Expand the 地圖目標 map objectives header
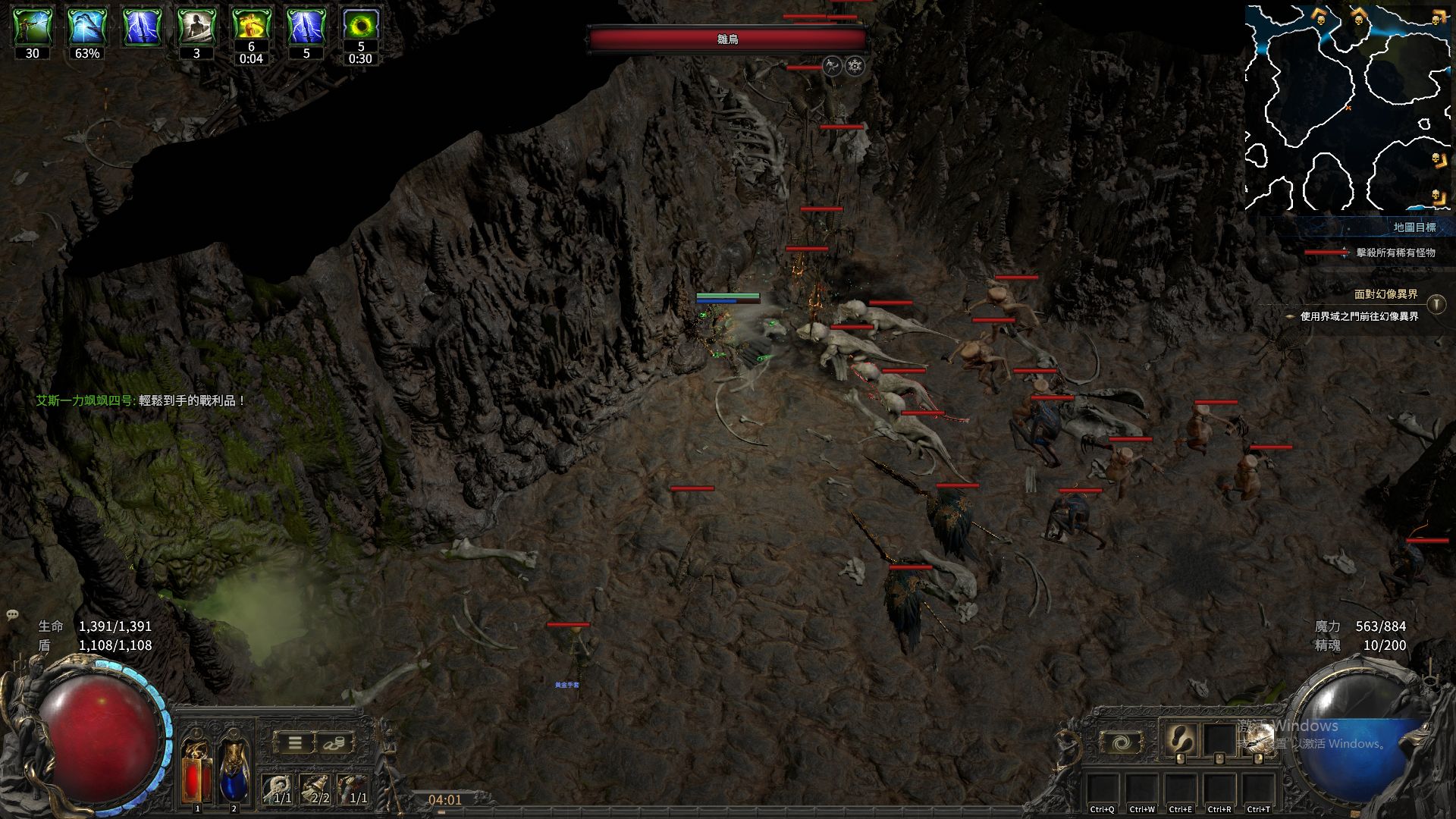This screenshot has width=1456, height=819. point(1414,227)
